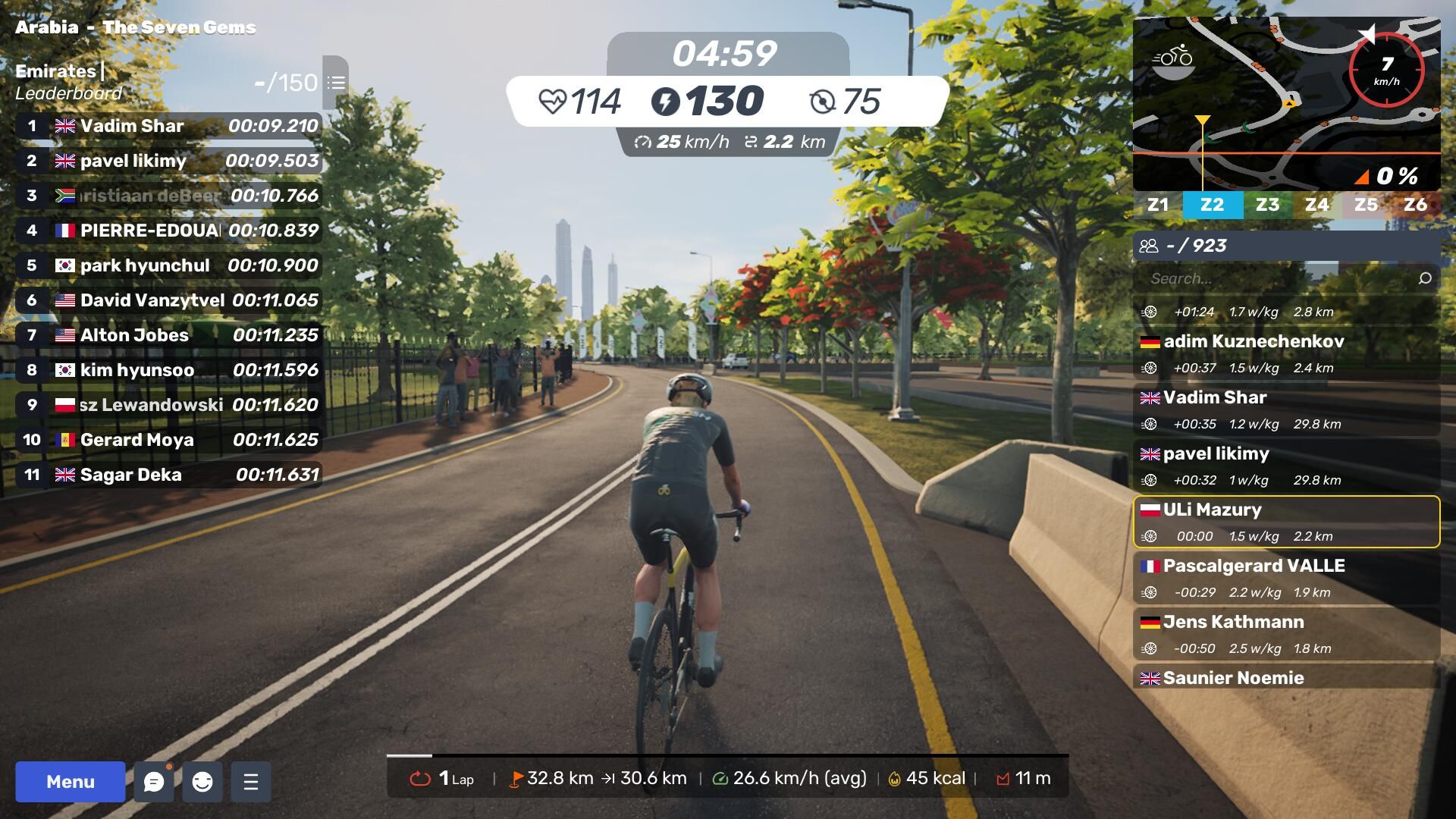
Task: Select the Z2 power zone segment
Action: point(1212,205)
